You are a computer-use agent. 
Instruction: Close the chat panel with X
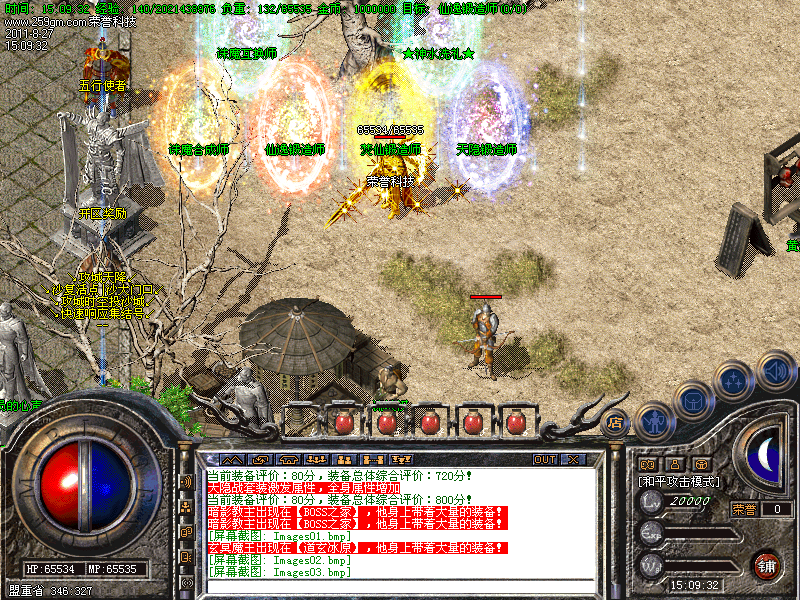[x=573, y=460]
